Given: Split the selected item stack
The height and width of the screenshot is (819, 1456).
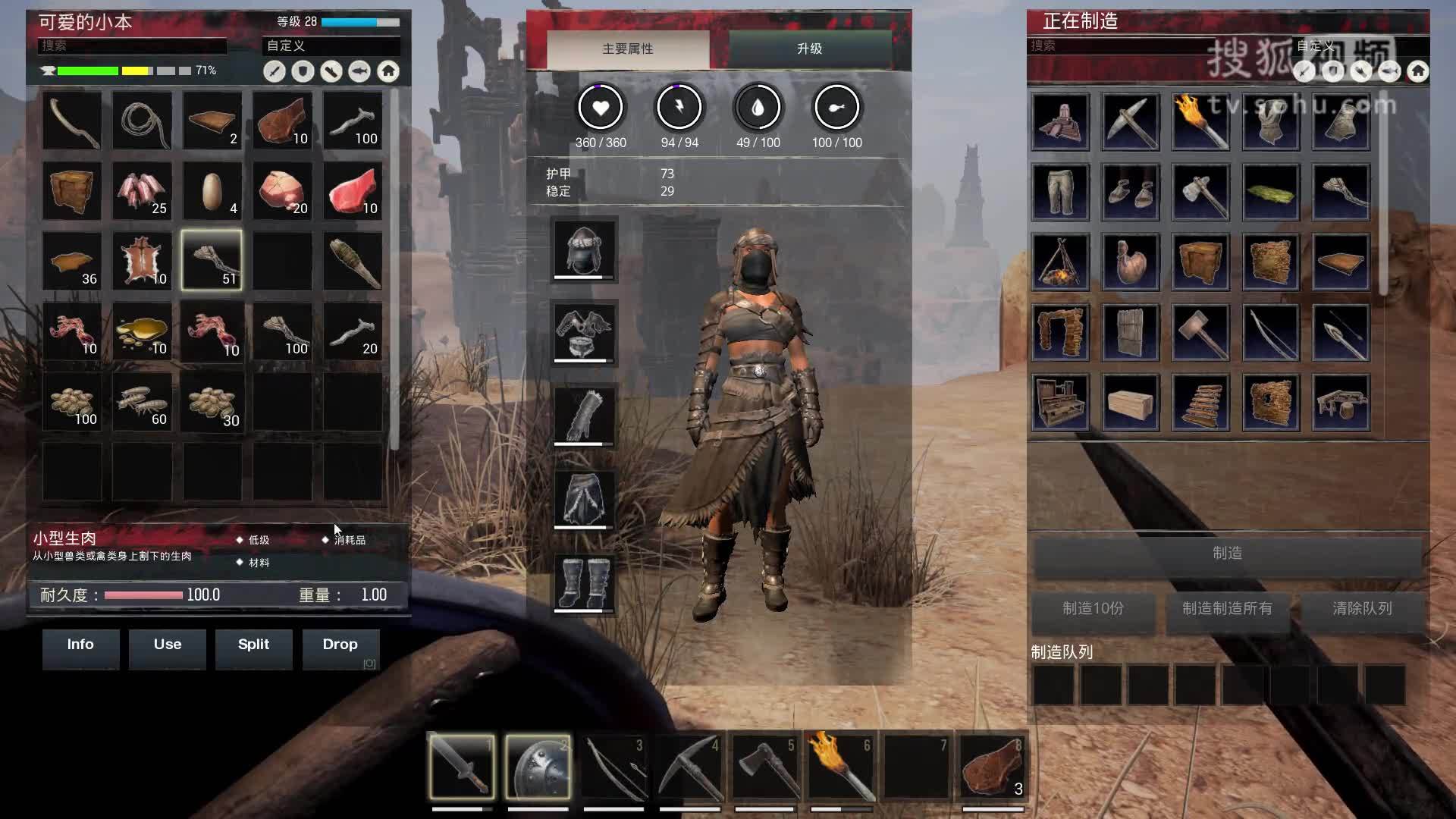Looking at the screenshot, I should point(253,645).
